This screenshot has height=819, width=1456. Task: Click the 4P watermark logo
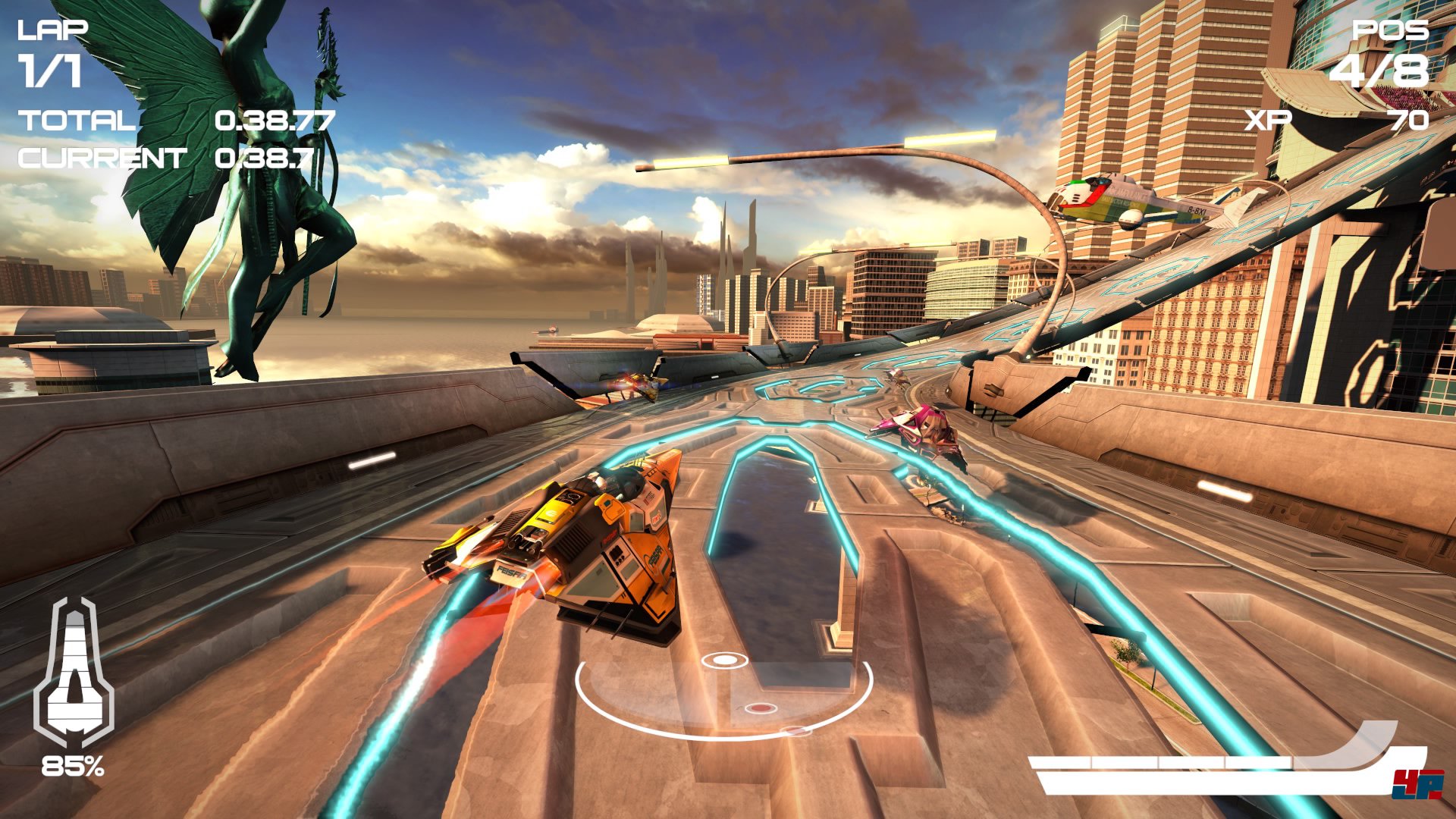[x=1417, y=784]
